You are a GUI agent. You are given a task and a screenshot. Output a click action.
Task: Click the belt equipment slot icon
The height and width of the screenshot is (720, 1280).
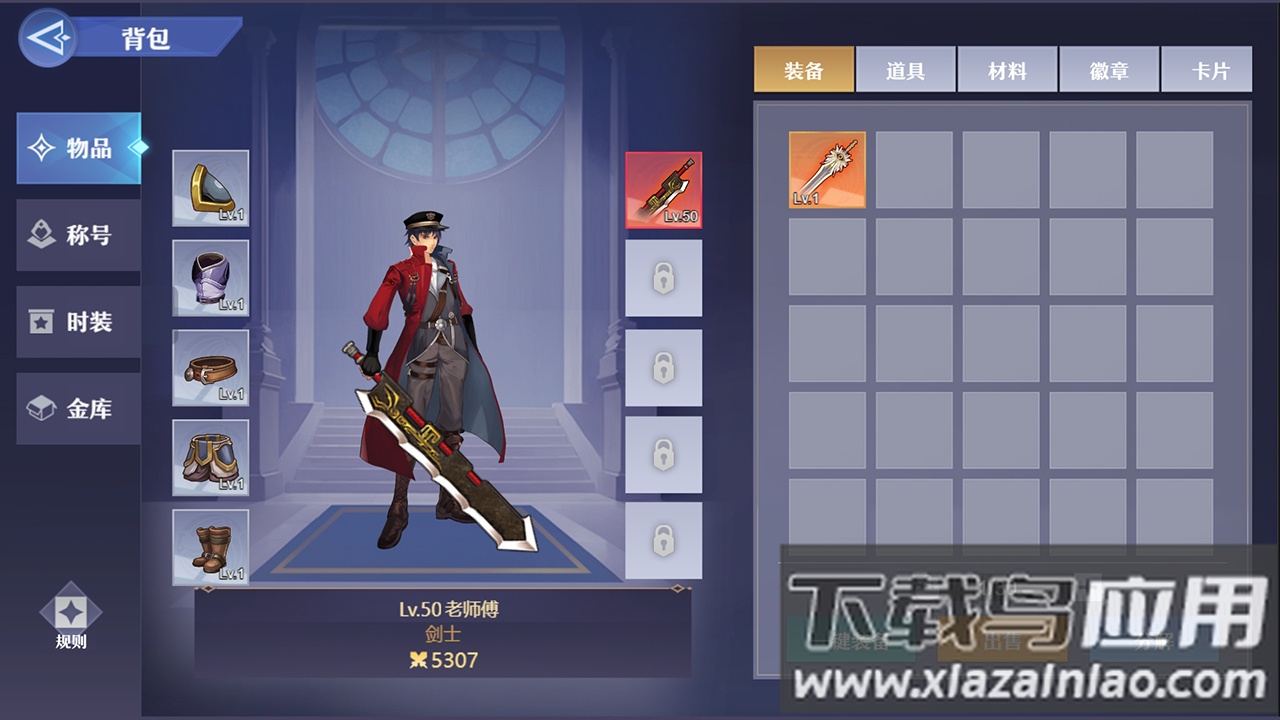click(x=210, y=367)
